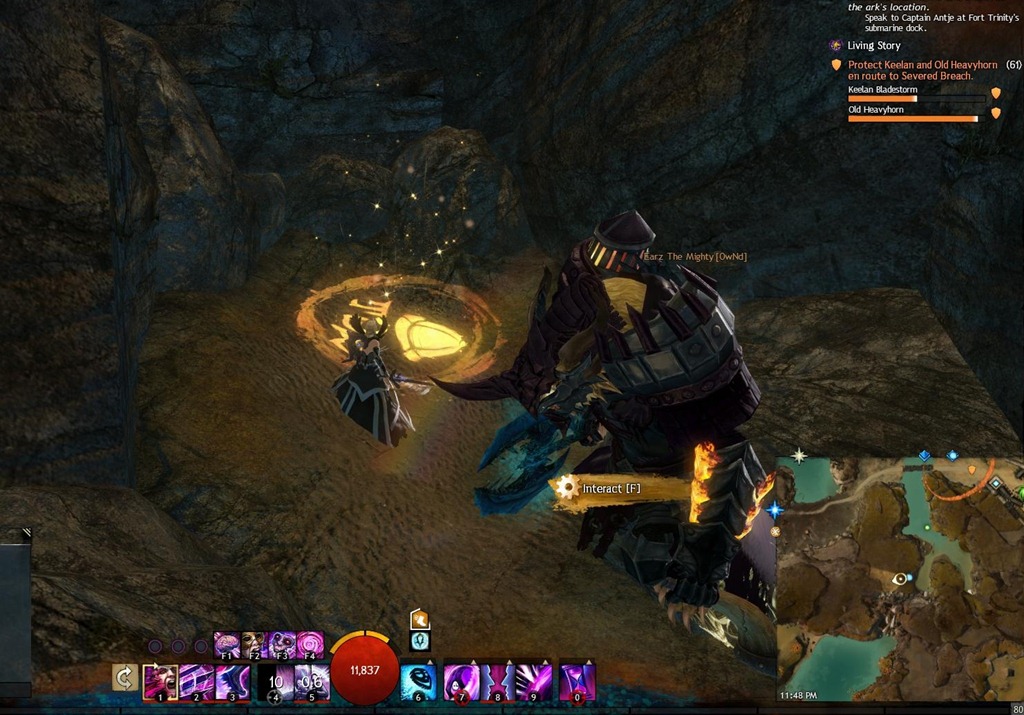The width and height of the screenshot is (1024, 715).
Task: Click the boot icon above the hotbar
Action: (420, 619)
